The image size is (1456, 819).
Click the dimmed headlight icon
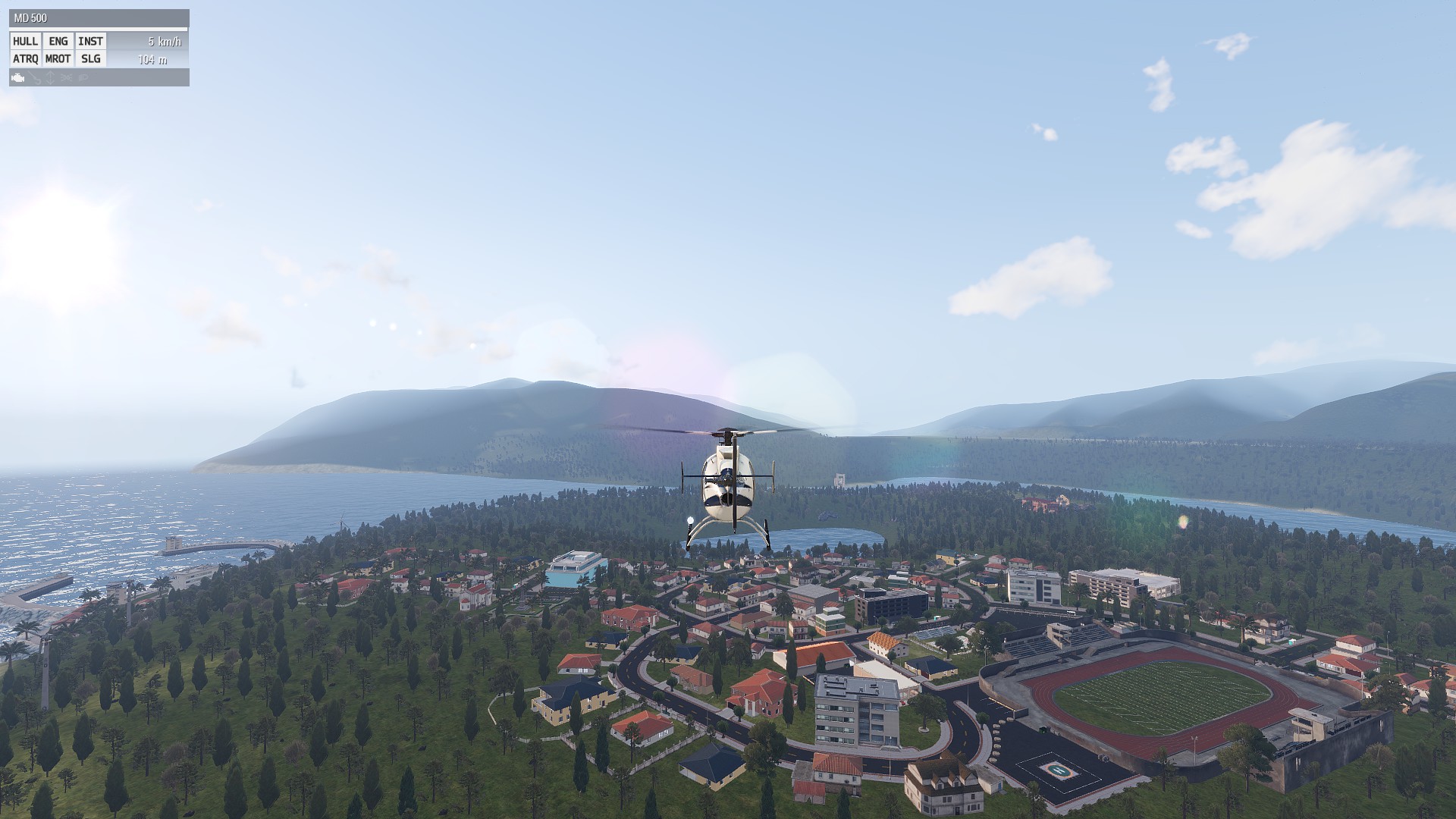point(83,78)
